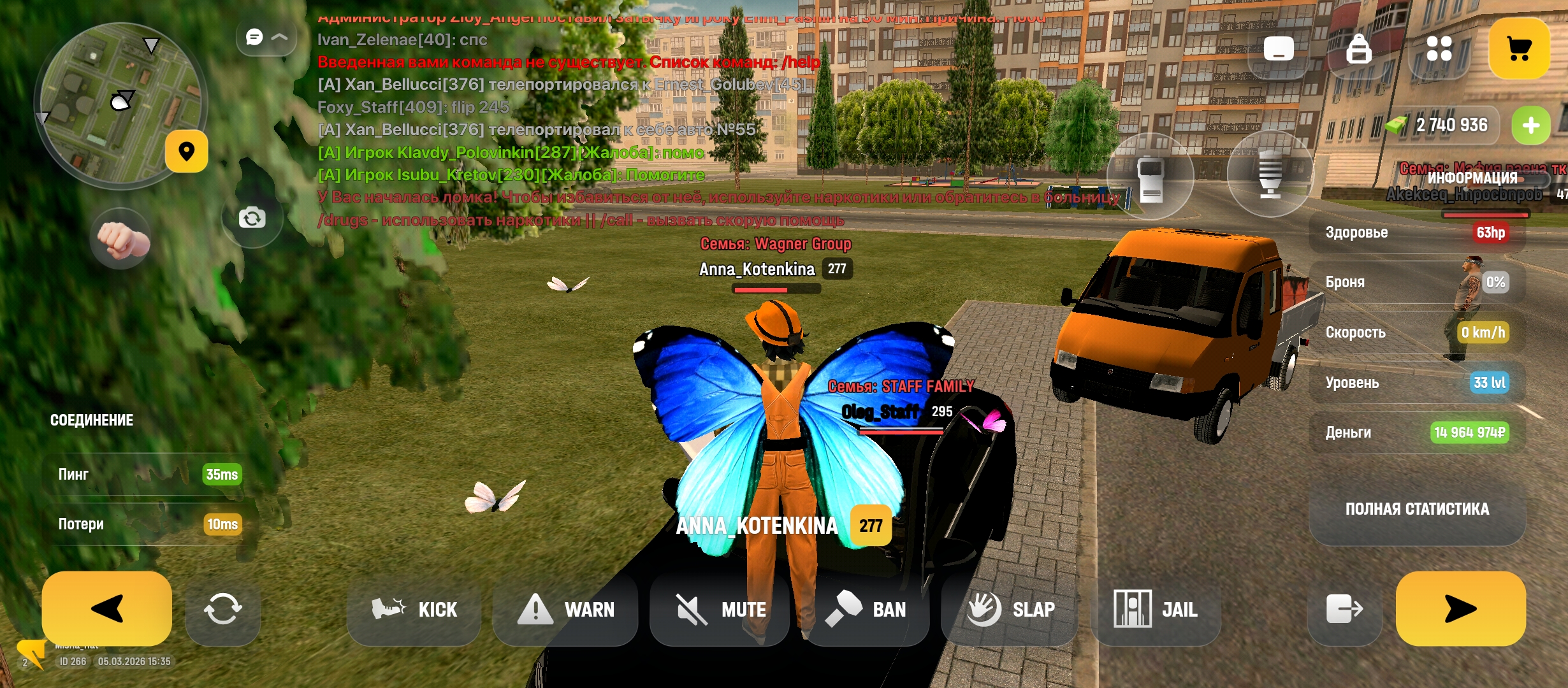Screen dimensions: 1568x688
Task: Open the shop cart
Action: (1519, 48)
